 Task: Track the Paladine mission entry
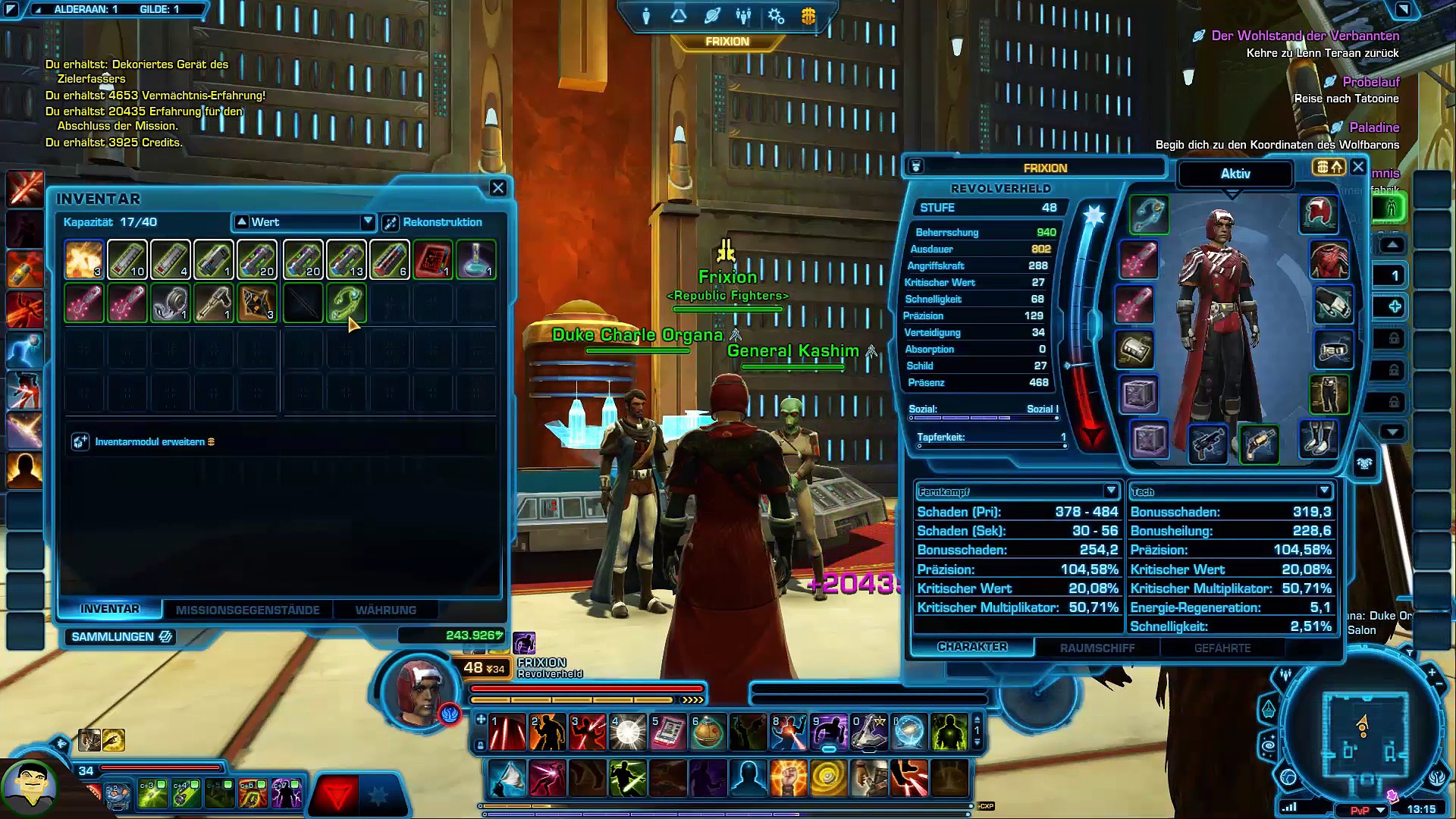pos(1373,127)
